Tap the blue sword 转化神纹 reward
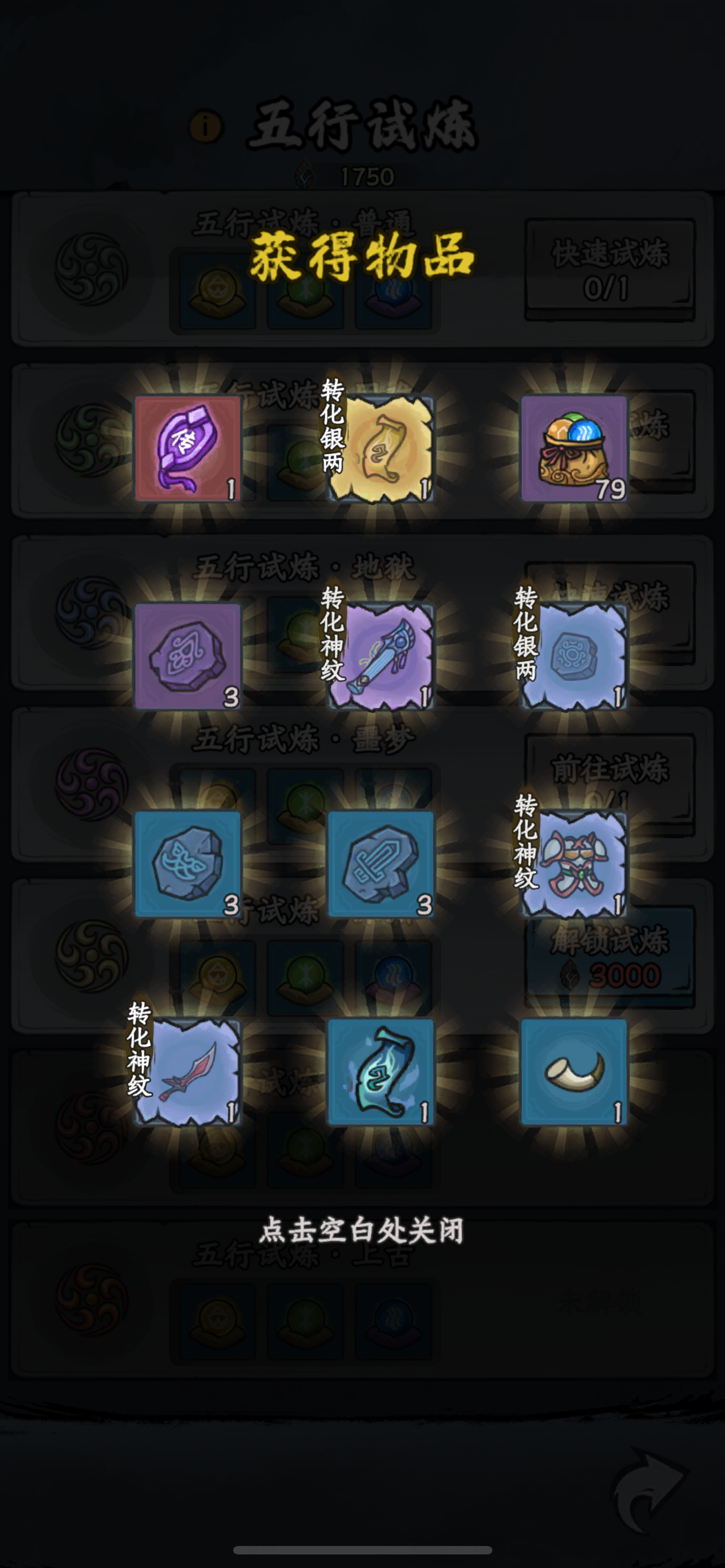Screen dimensions: 725x1568 [390, 654]
